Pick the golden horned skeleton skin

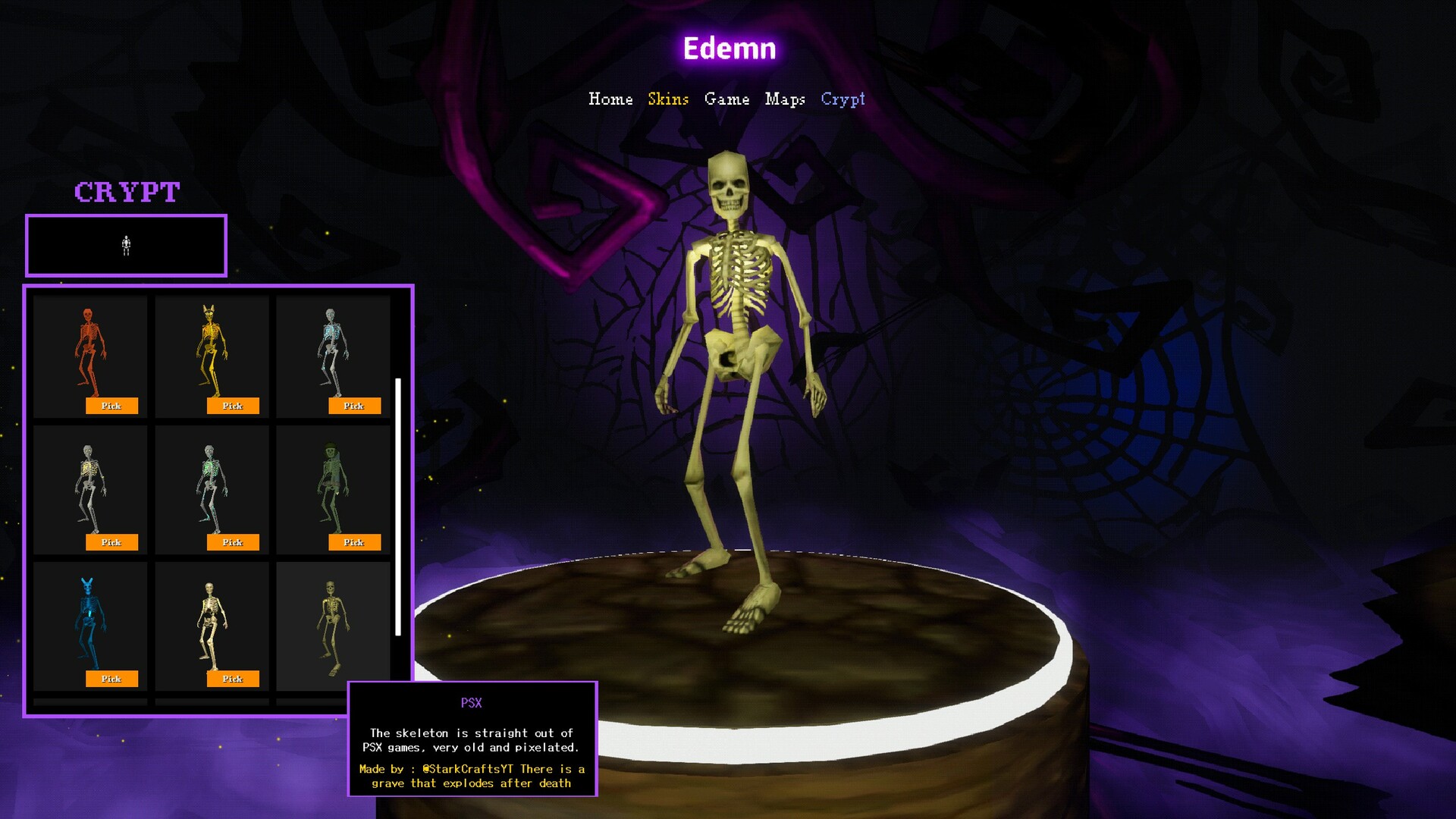tap(233, 406)
